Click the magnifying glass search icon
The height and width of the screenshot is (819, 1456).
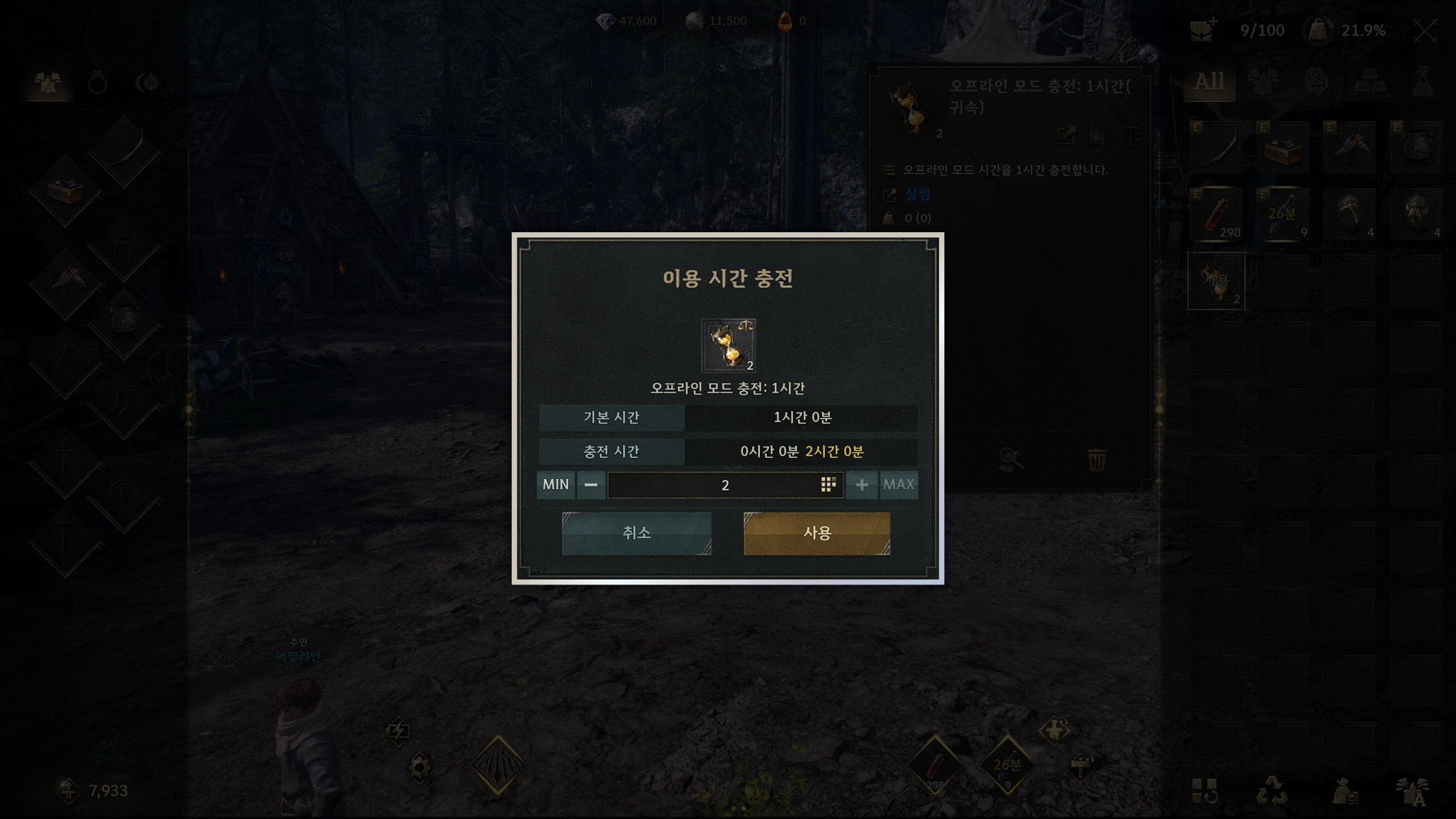(1010, 459)
